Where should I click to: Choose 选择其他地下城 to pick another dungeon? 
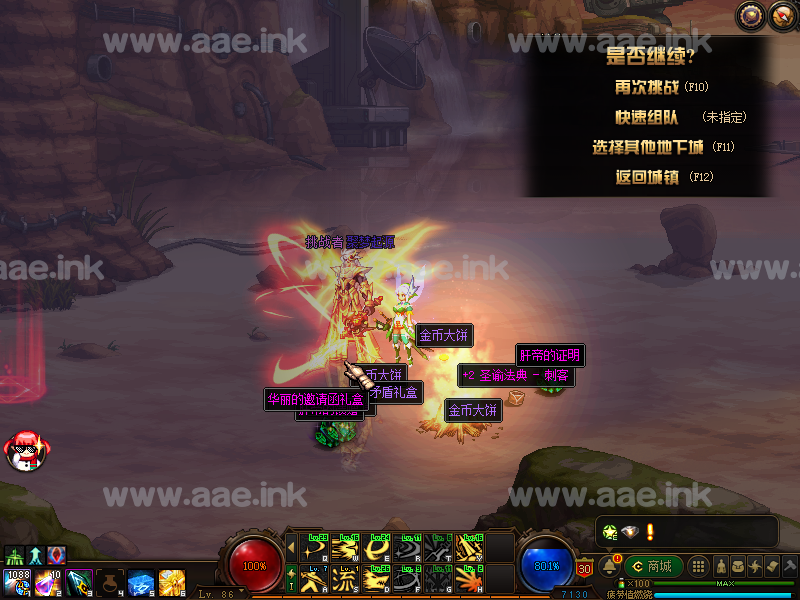coord(648,147)
